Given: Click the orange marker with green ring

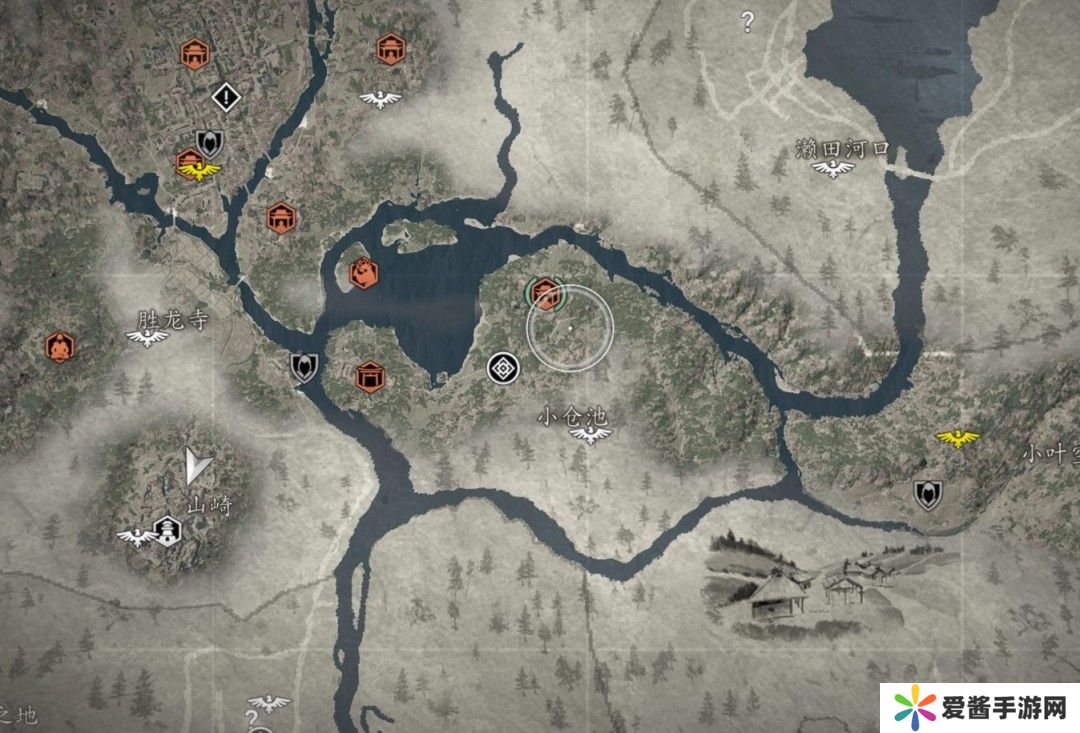Looking at the screenshot, I should point(545,294).
